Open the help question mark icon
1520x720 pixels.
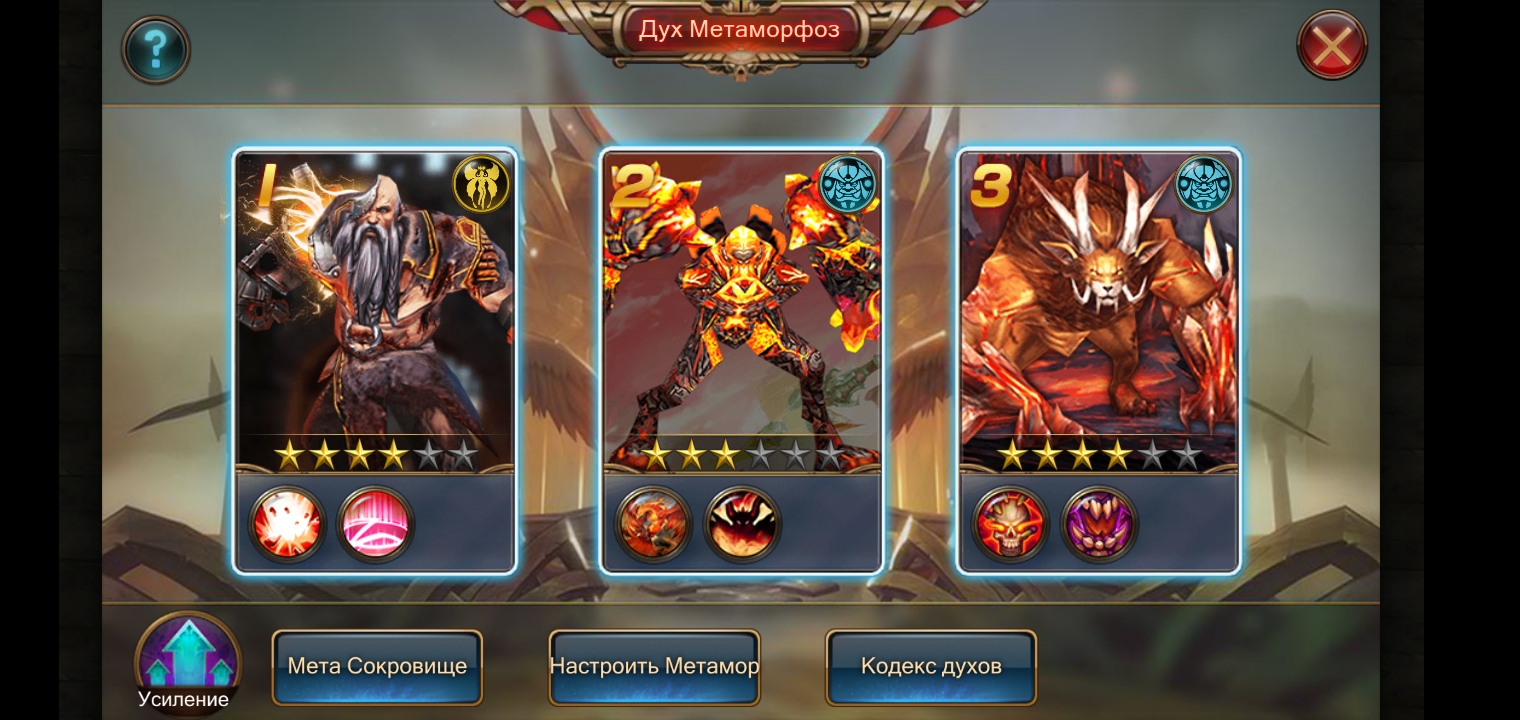pyautogui.click(x=156, y=48)
